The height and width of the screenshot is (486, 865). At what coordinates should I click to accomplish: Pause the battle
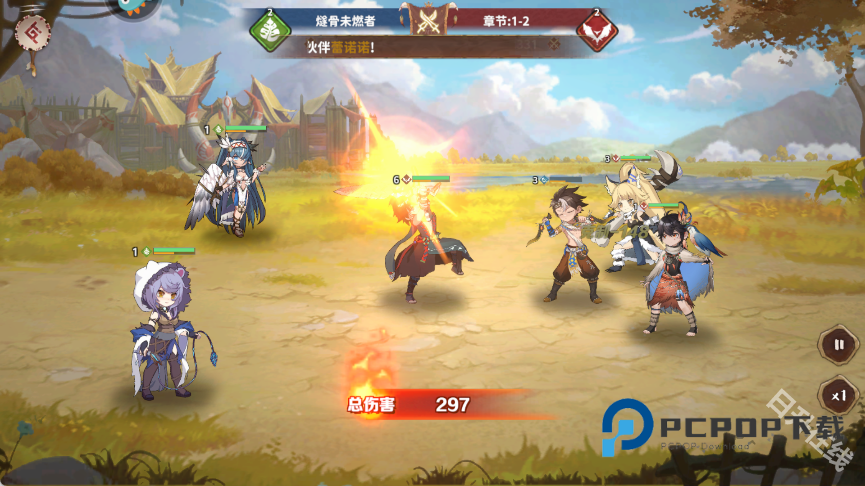coord(838,345)
